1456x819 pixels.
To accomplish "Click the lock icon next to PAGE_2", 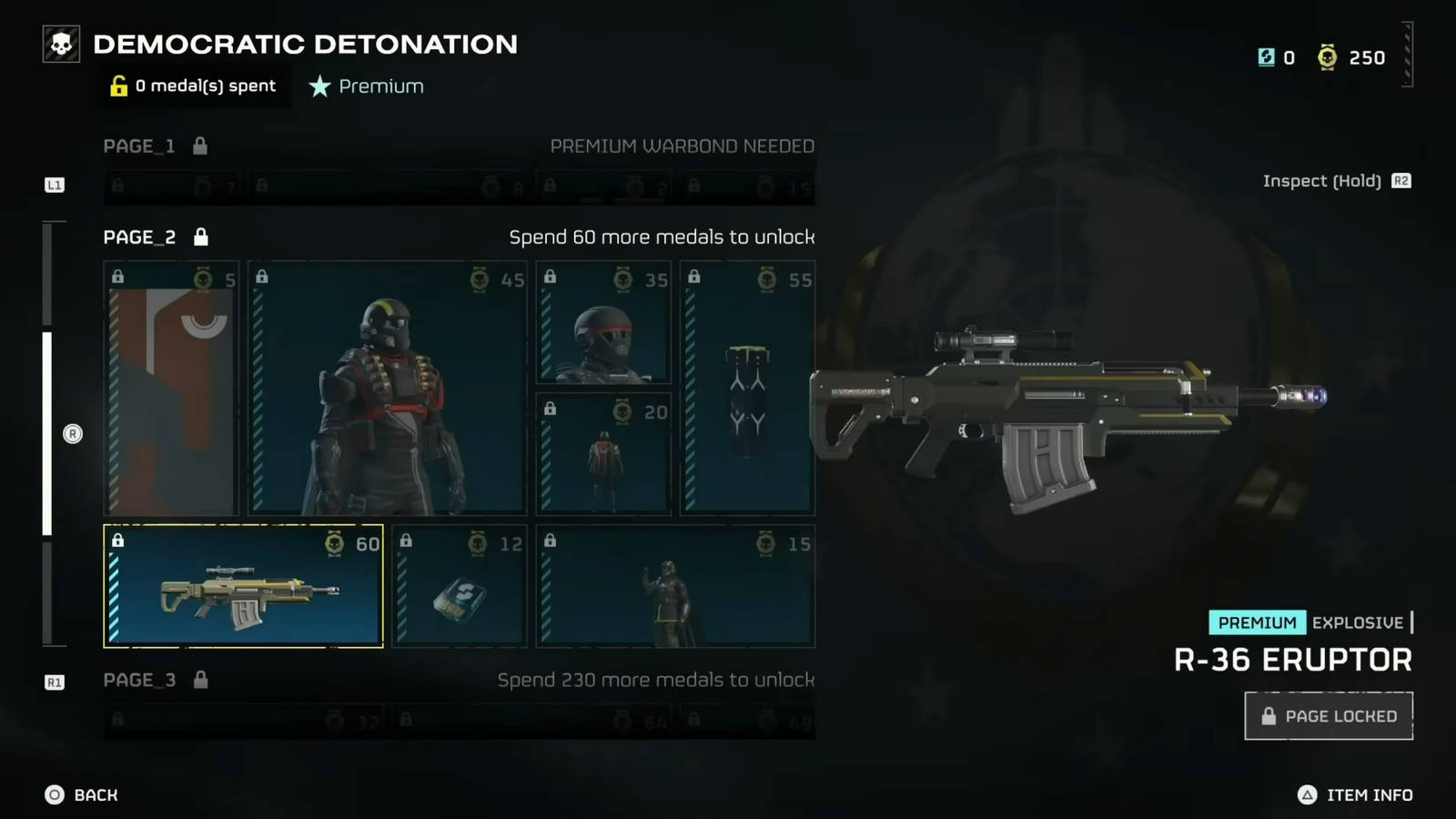I will [199, 237].
